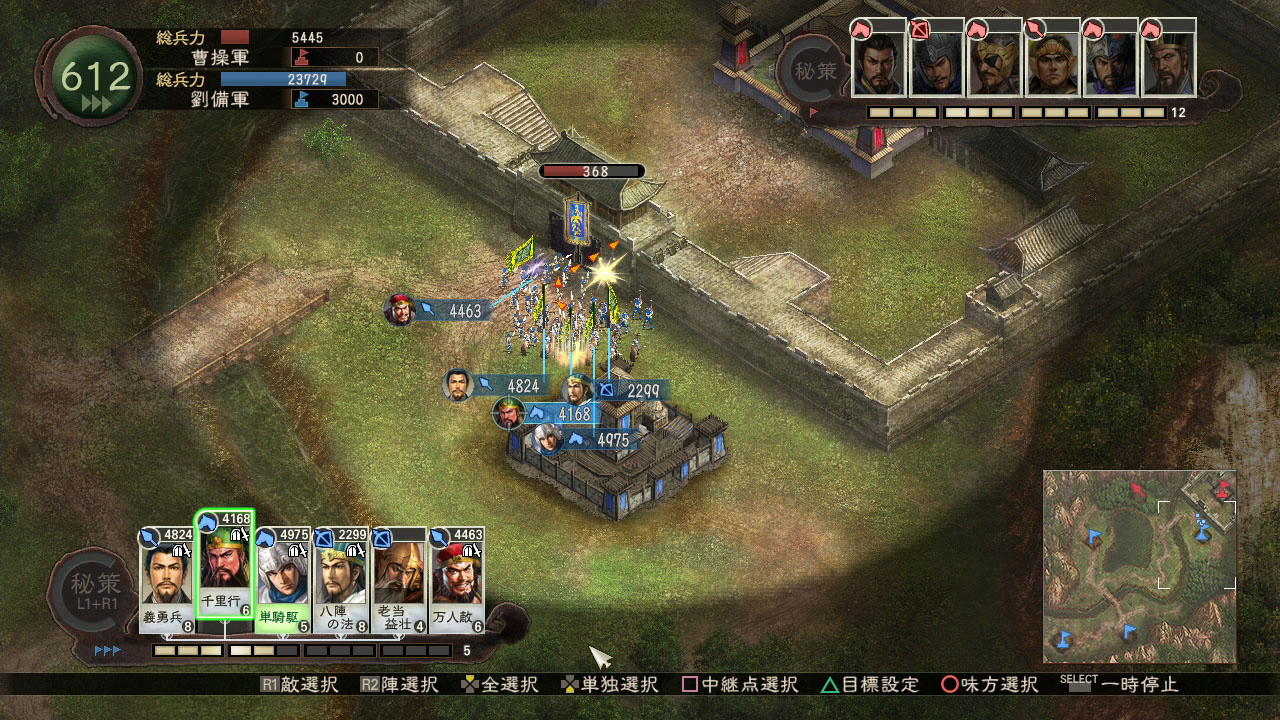1280x720 pixels.
Task: Activate the player's 秘策 L1+R1 emblem
Action: pyautogui.click(x=95, y=591)
